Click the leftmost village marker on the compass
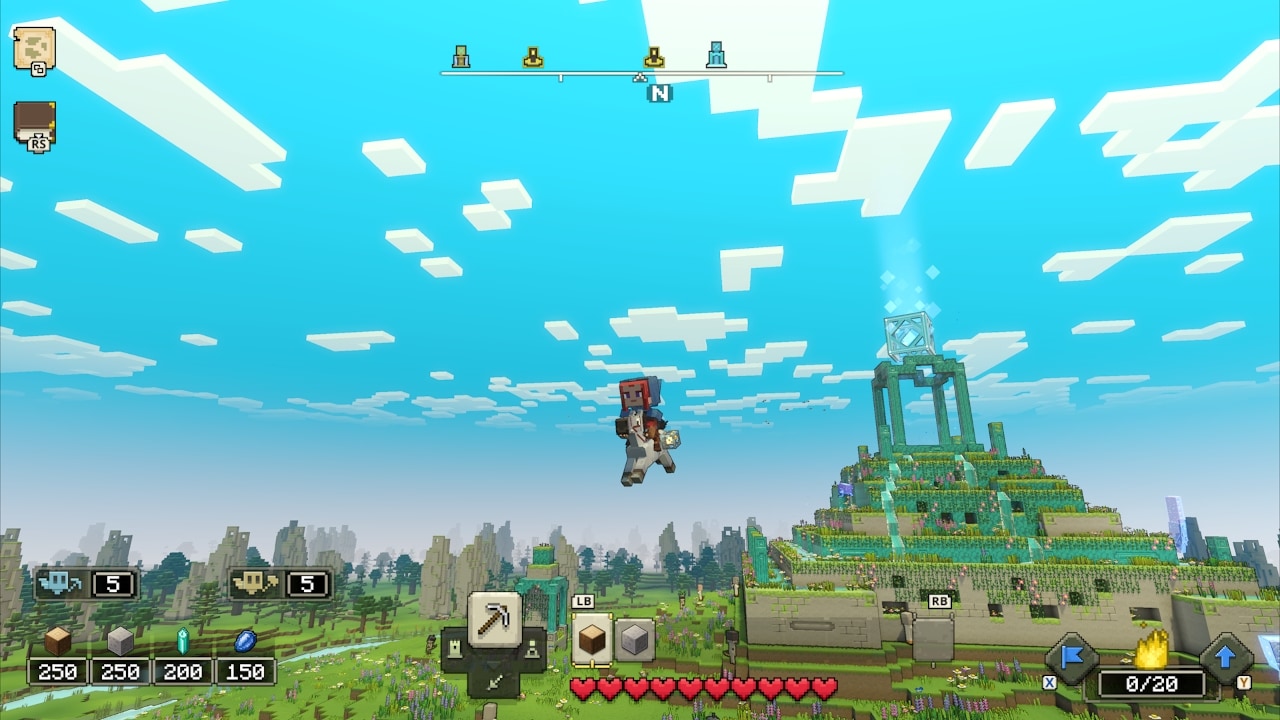The height and width of the screenshot is (720, 1280). pos(460,58)
